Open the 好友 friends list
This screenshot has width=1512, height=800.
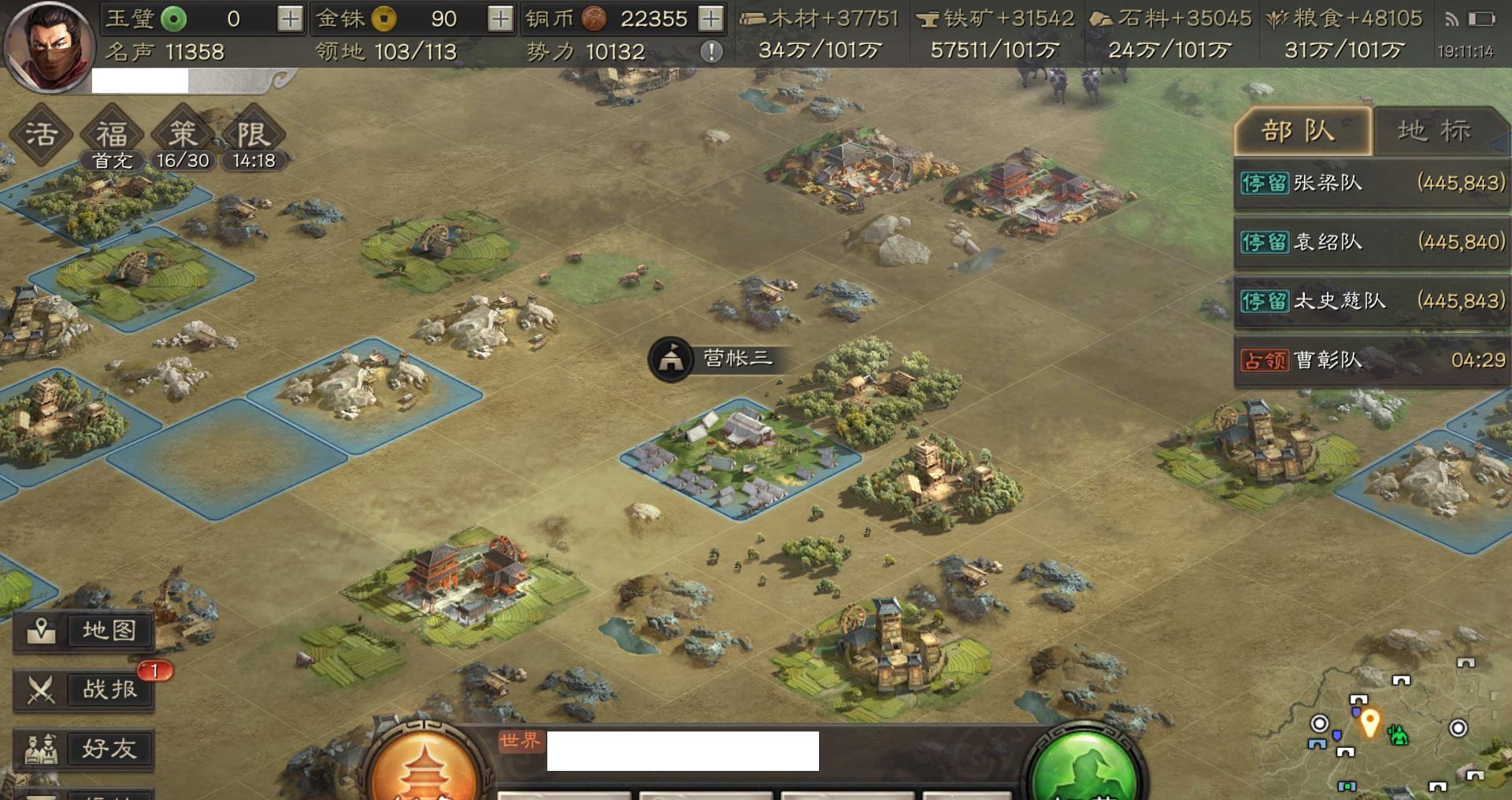(x=83, y=749)
